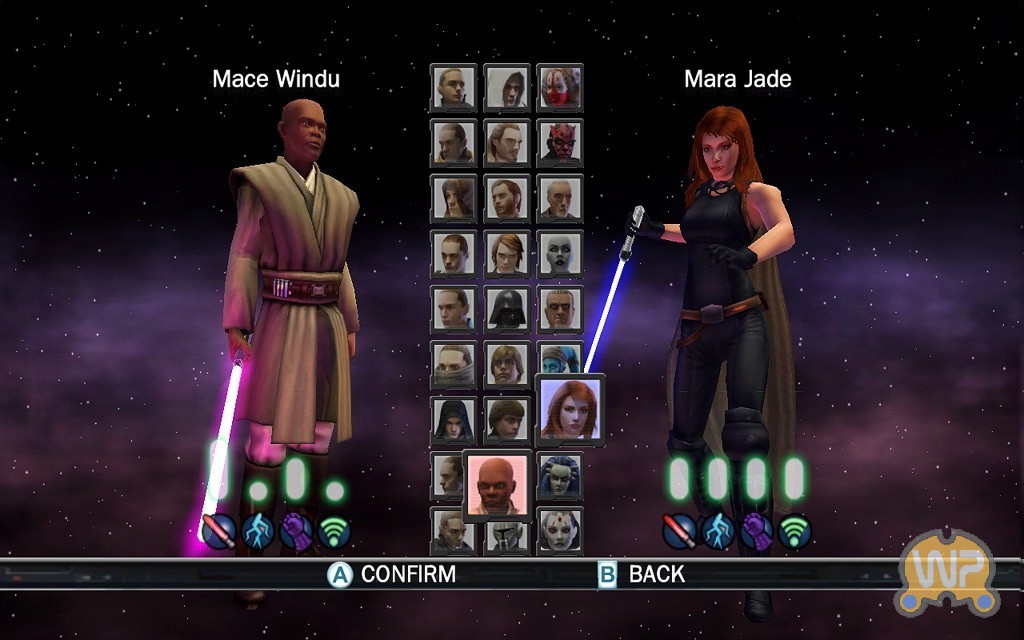Pick the dark-hooded character portrait
The width and height of the screenshot is (1024, 640).
coord(453,420)
